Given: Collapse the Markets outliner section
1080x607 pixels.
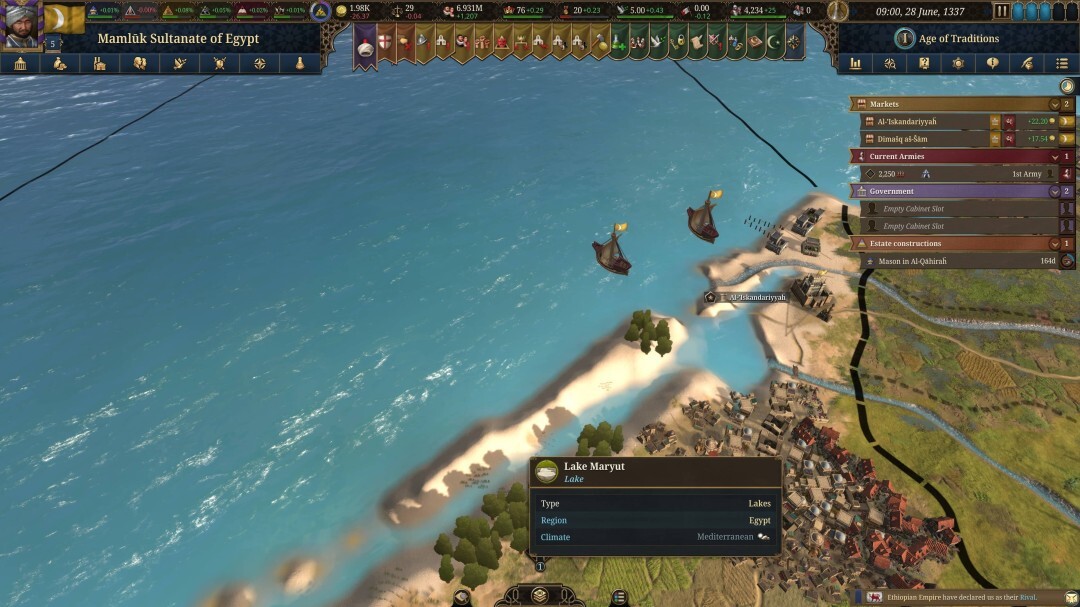Looking at the screenshot, I should point(1054,104).
